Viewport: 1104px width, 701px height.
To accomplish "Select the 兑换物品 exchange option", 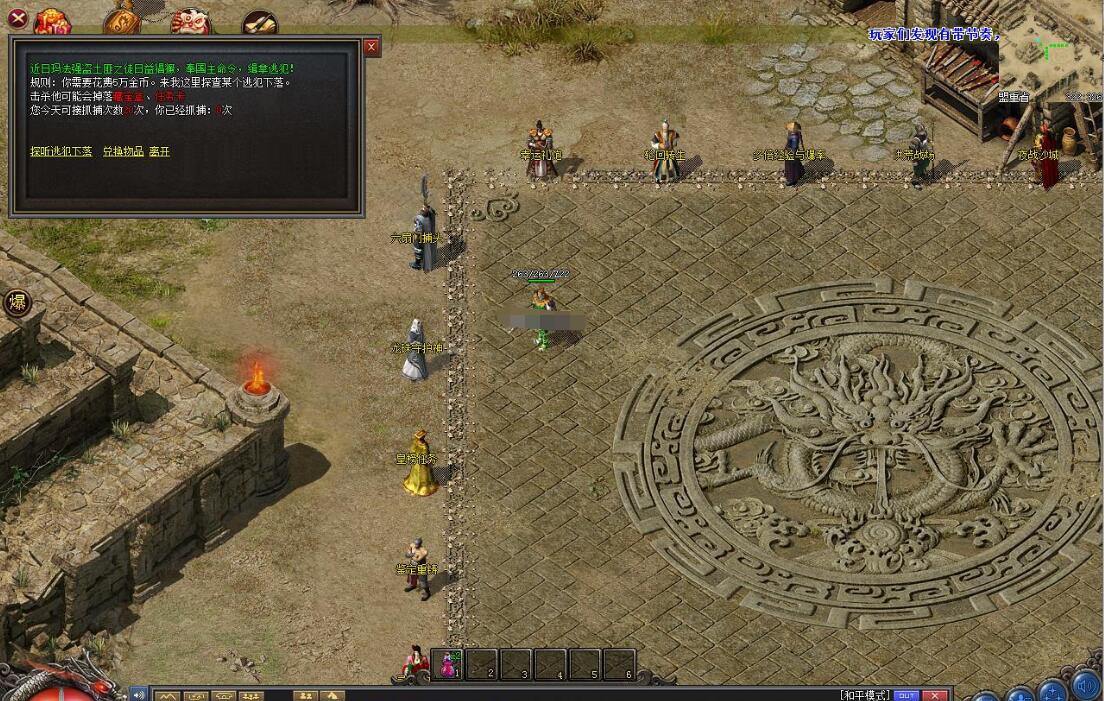I will pos(122,152).
